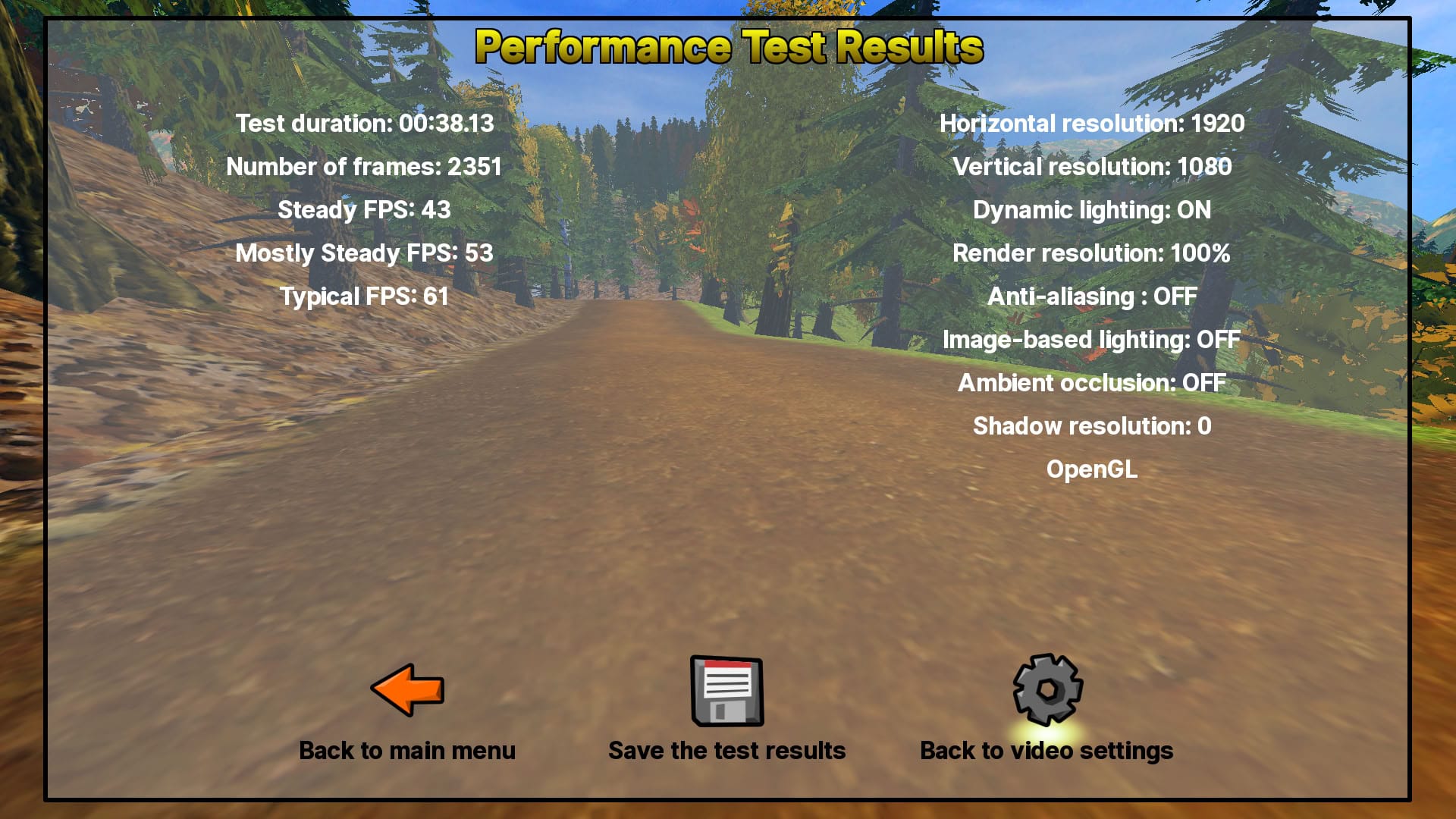Image resolution: width=1456 pixels, height=819 pixels.
Task: Select the 'Horizontal resolution: 1920' entry
Action: point(1092,124)
